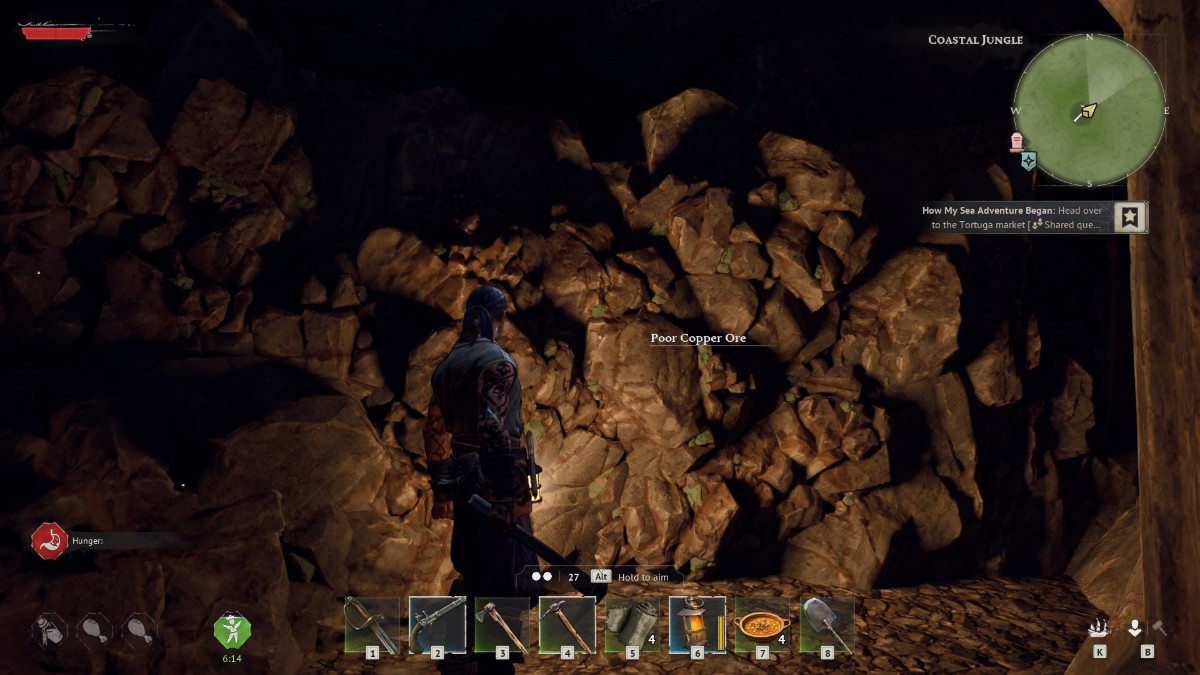
Task: Select the teal banner marker by the minimap
Action: (x=1029, y=161)
